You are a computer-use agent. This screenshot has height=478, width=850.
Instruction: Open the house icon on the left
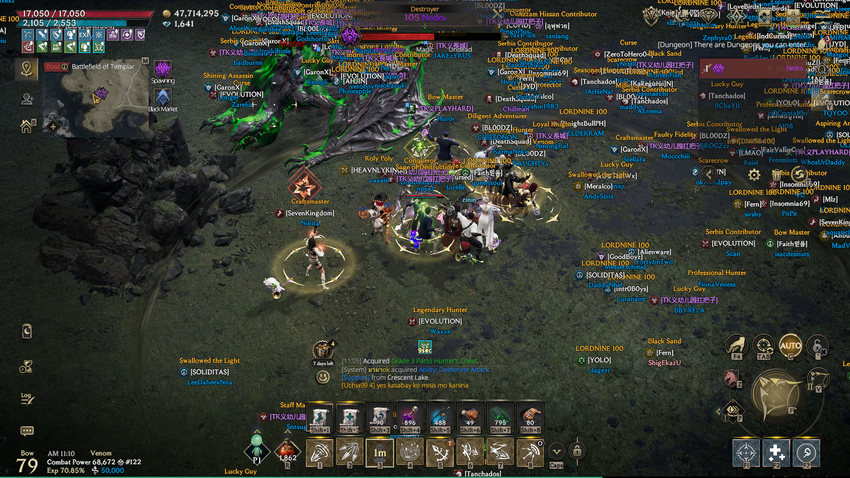coord(27,127)
